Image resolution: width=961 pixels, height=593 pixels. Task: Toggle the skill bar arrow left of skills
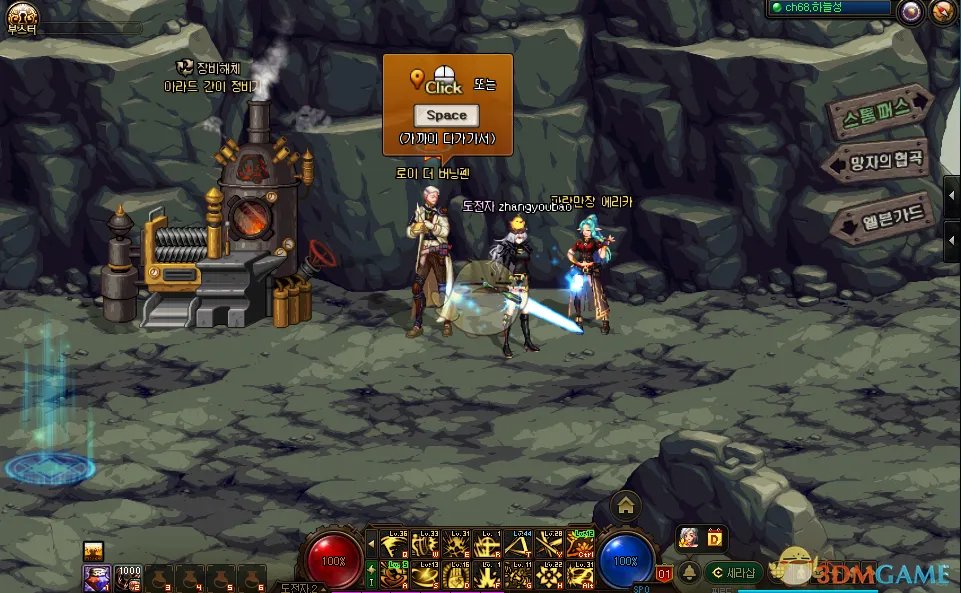coord(371,545)
